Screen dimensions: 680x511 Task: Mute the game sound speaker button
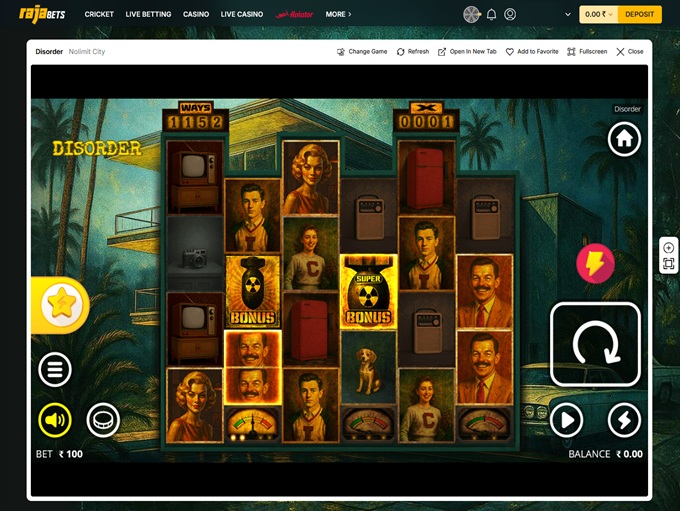(55, 420)
